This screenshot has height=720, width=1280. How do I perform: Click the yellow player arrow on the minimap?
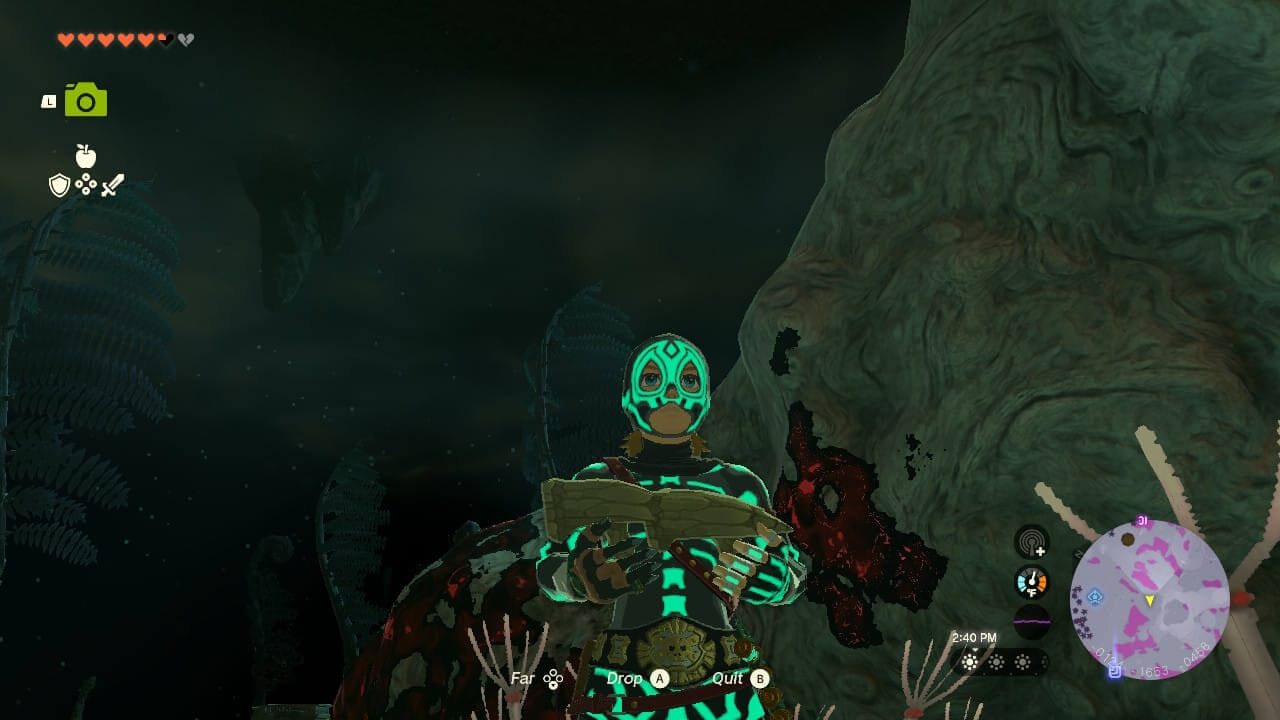coord(1150,601)
